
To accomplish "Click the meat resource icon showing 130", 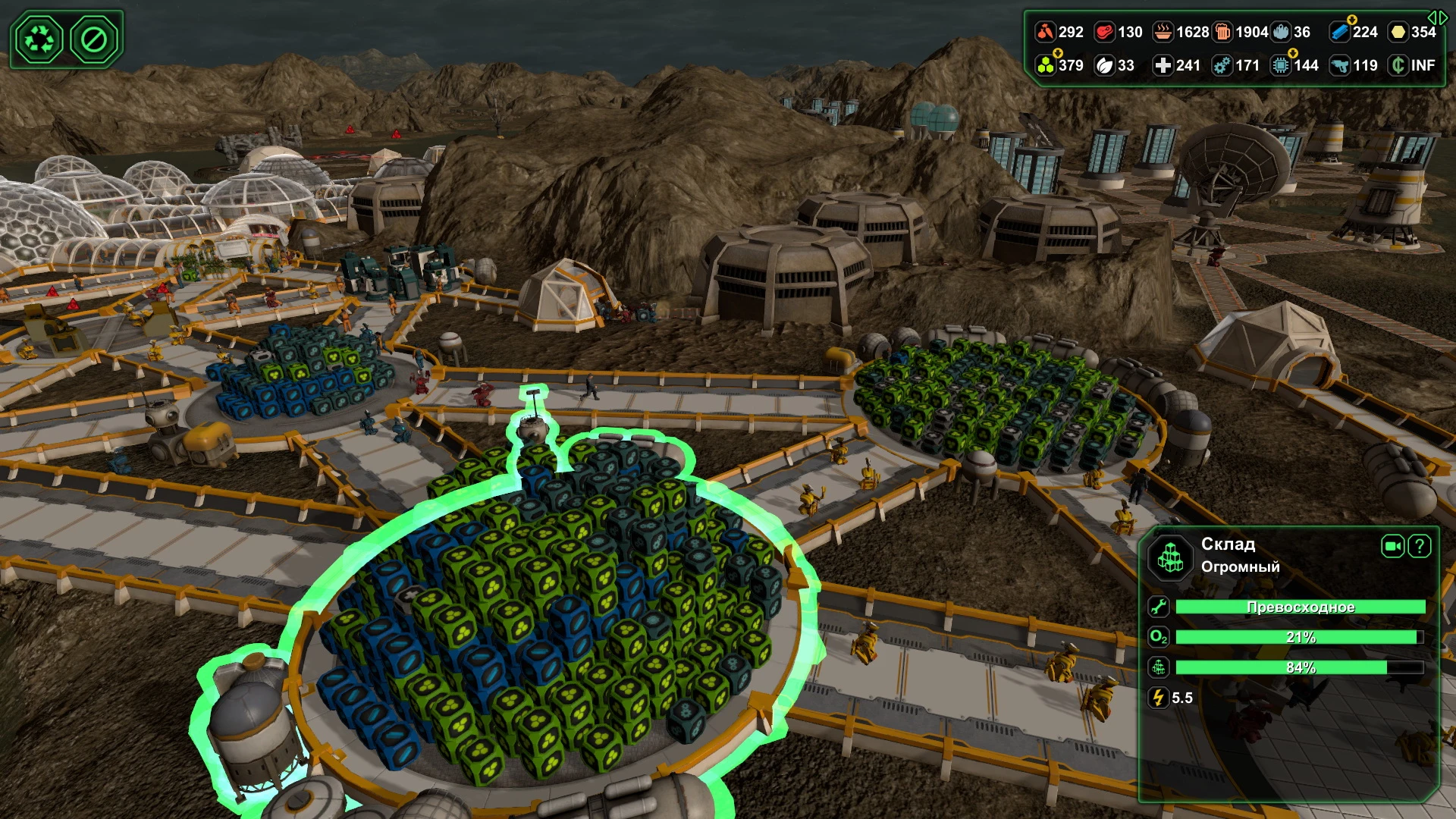I will [x=1103, y=33].
